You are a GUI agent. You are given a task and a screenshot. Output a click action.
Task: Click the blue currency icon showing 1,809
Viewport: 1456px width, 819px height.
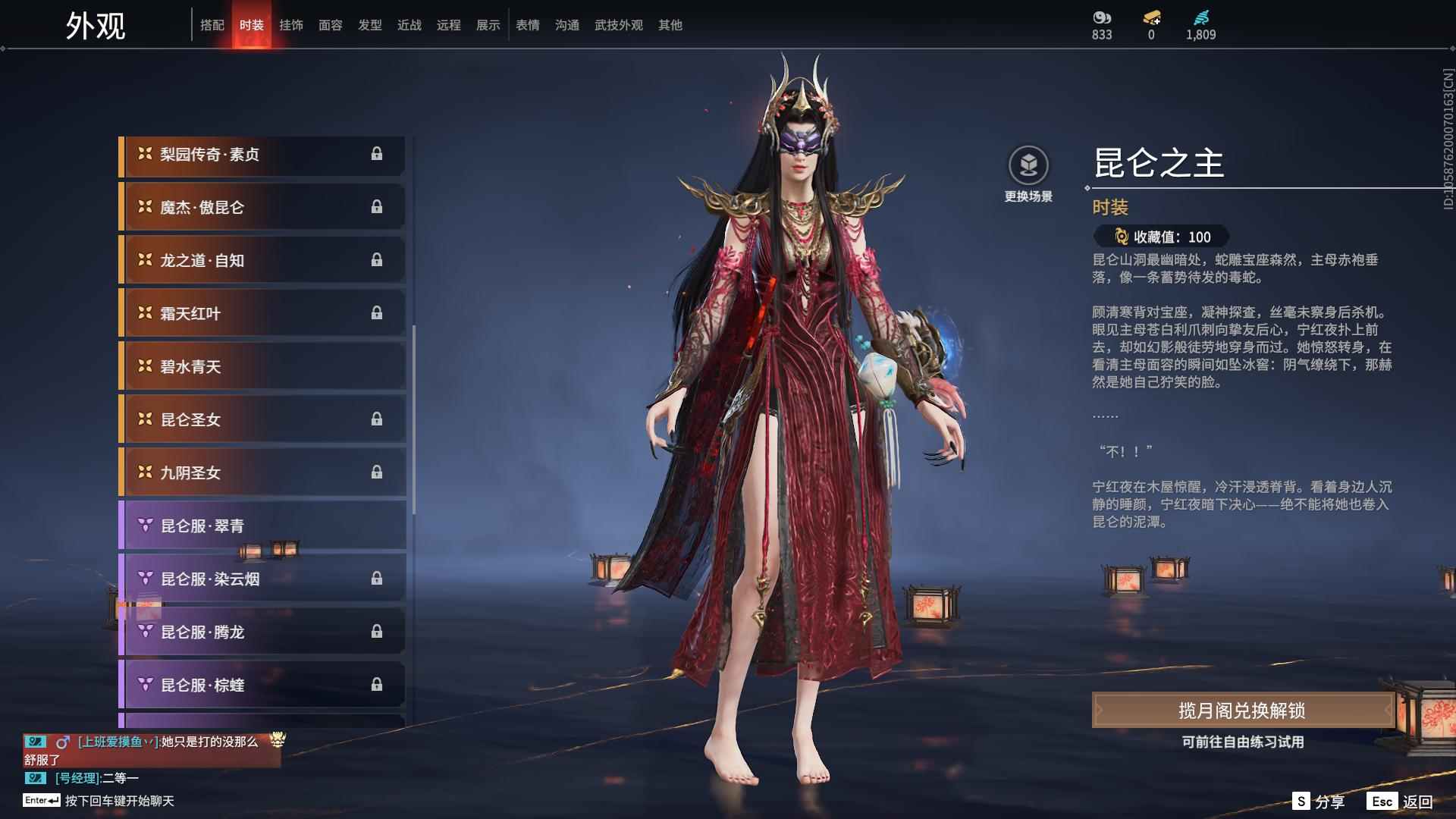coord(1200,17)
